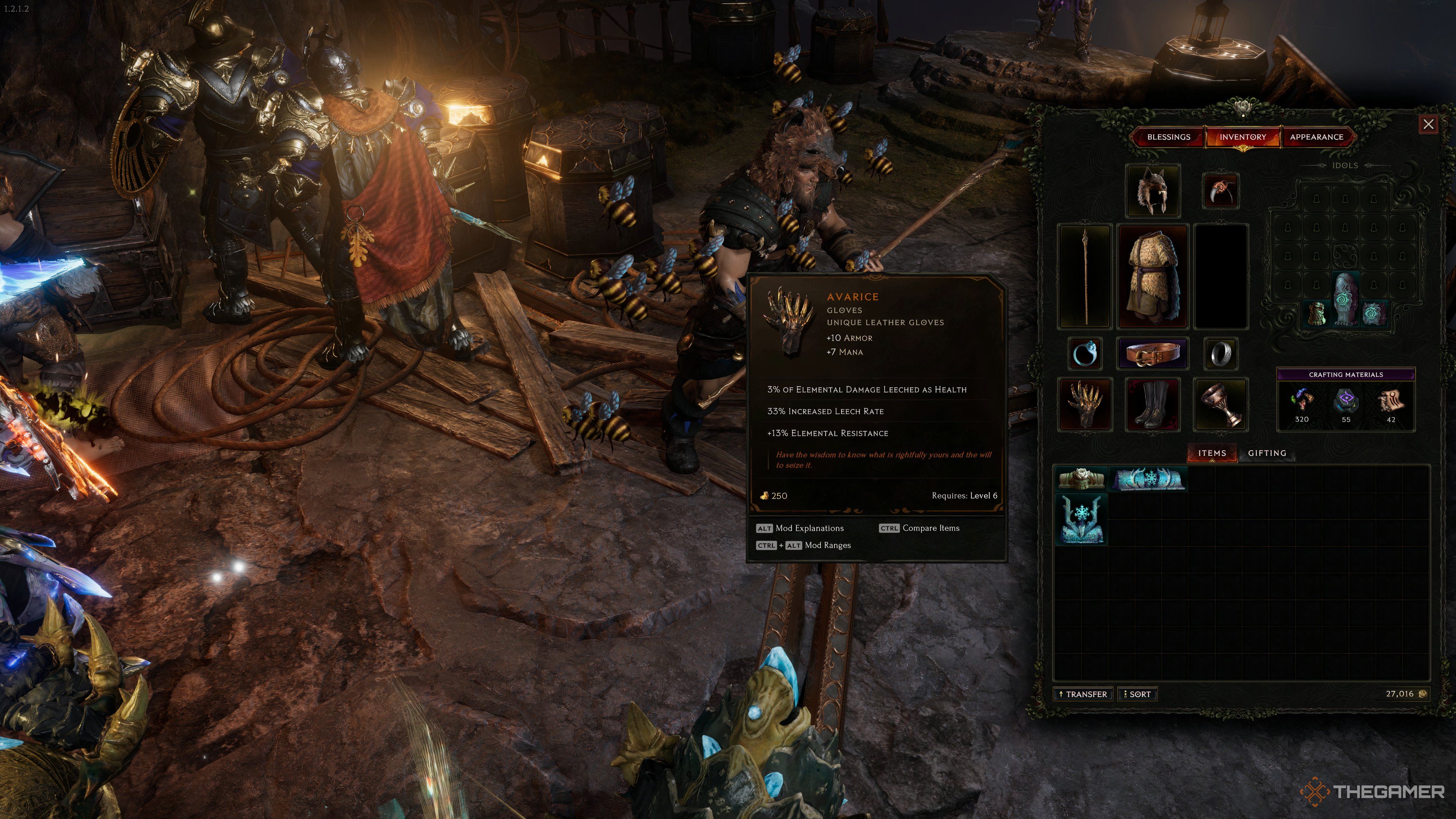Open the Appearance tab

click(1316, 137)
